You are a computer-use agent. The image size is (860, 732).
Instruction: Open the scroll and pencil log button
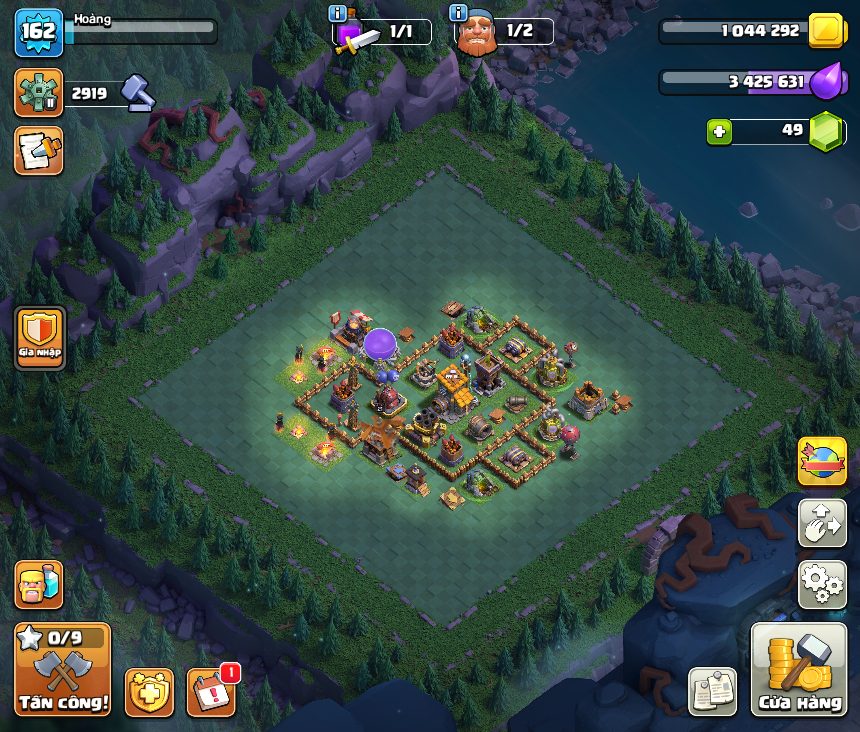38,150
